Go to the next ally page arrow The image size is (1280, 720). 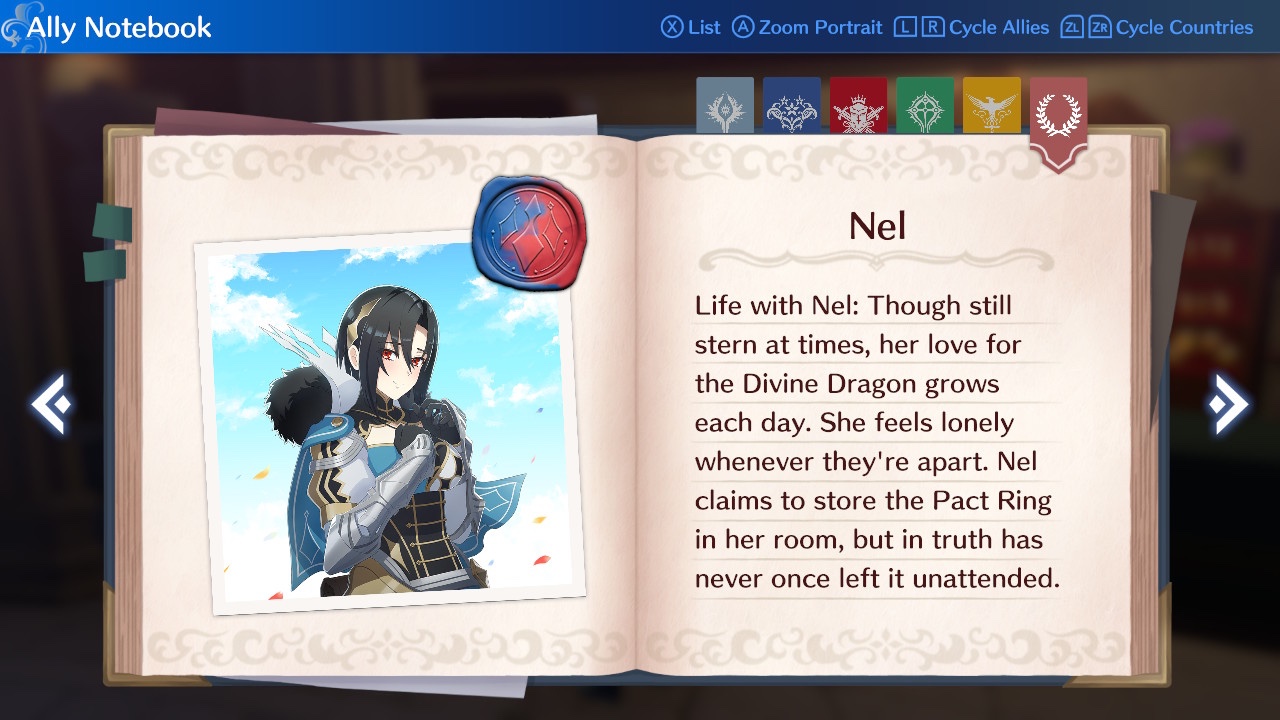pyautogui.click(x=1227, y=405)
